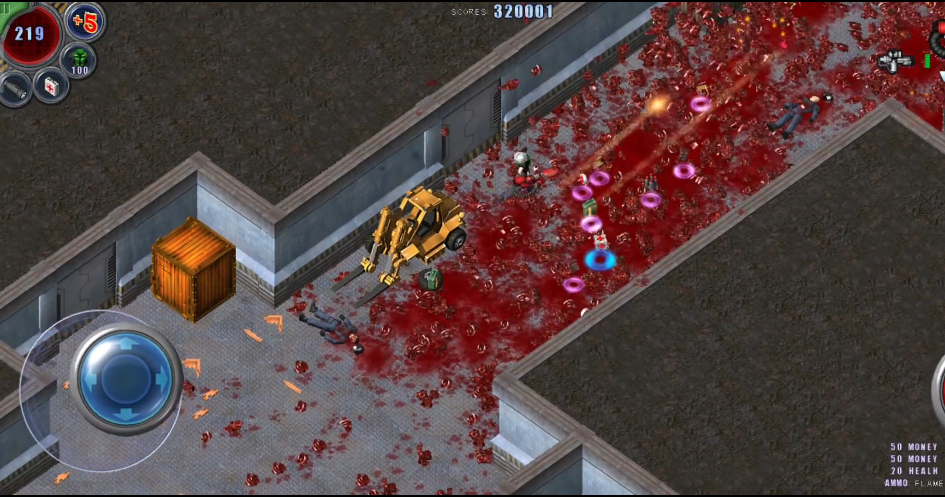Switch weapon via the gun icon
This screenshot has width=945, height=497.
895,61
